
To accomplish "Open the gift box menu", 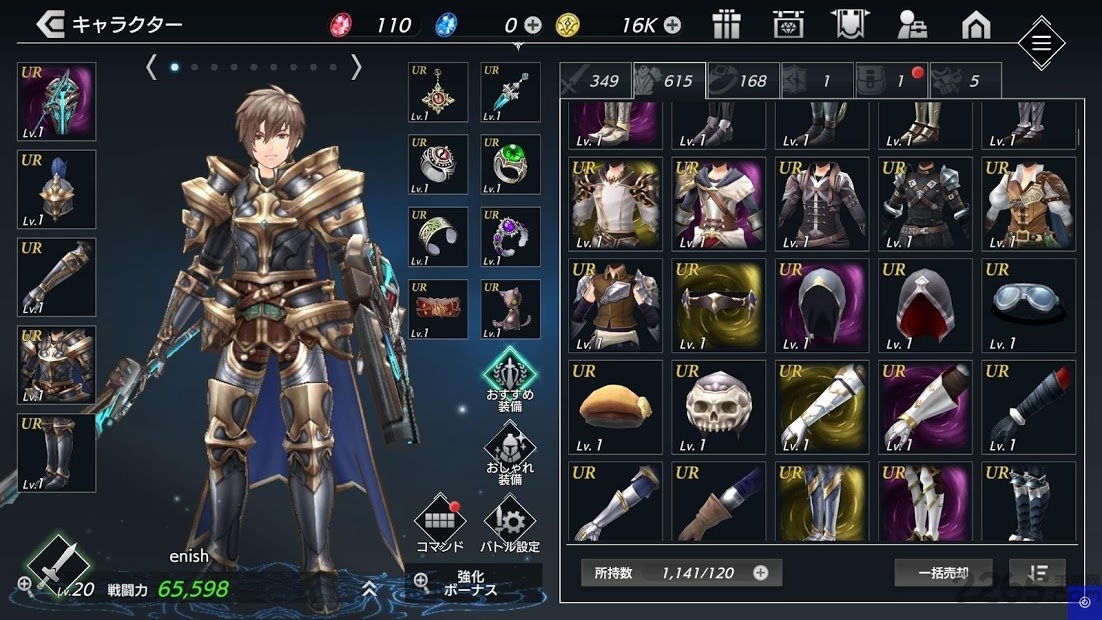I will coord(726,25).
